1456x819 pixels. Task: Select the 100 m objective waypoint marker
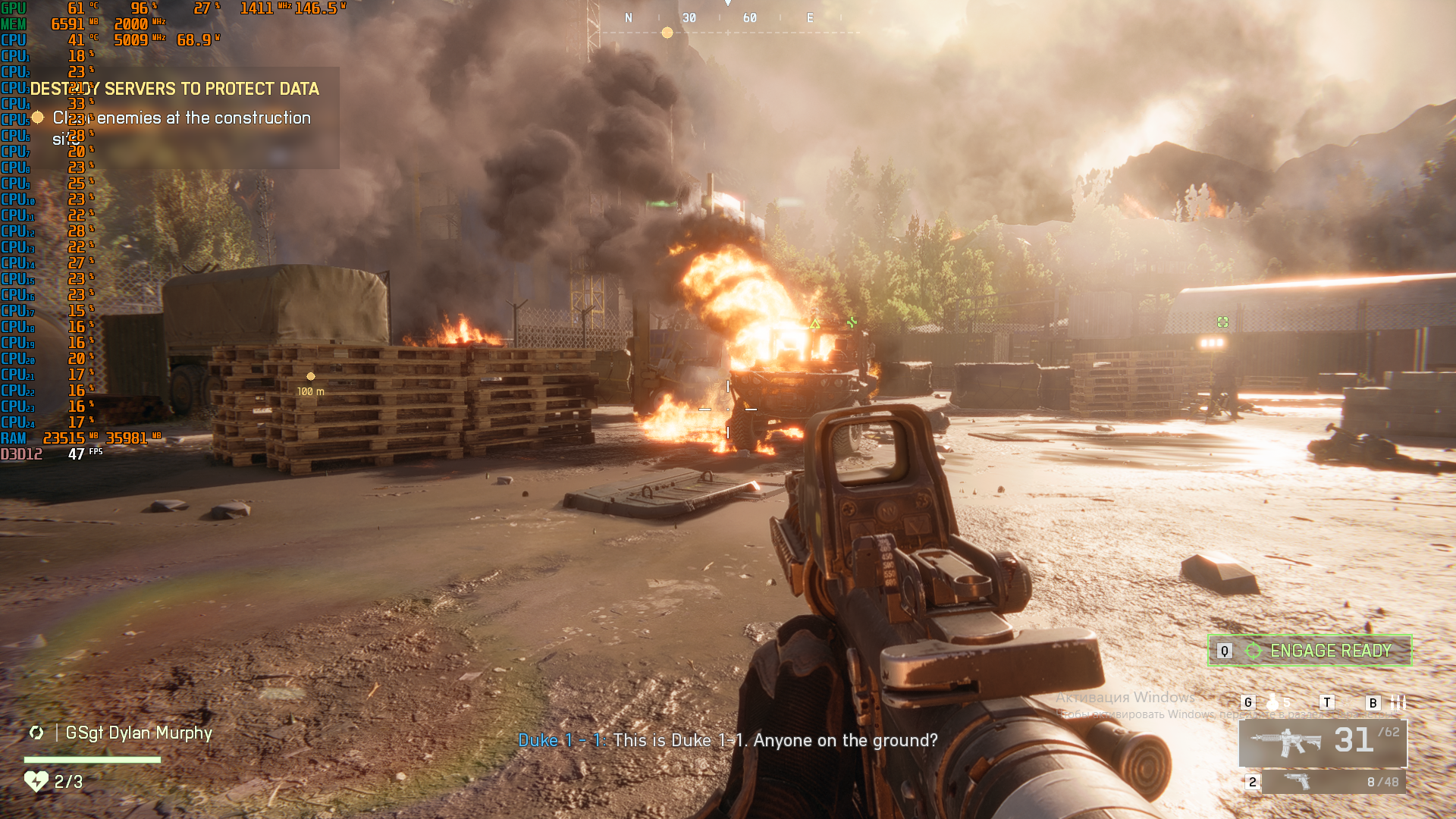(310, 376)
